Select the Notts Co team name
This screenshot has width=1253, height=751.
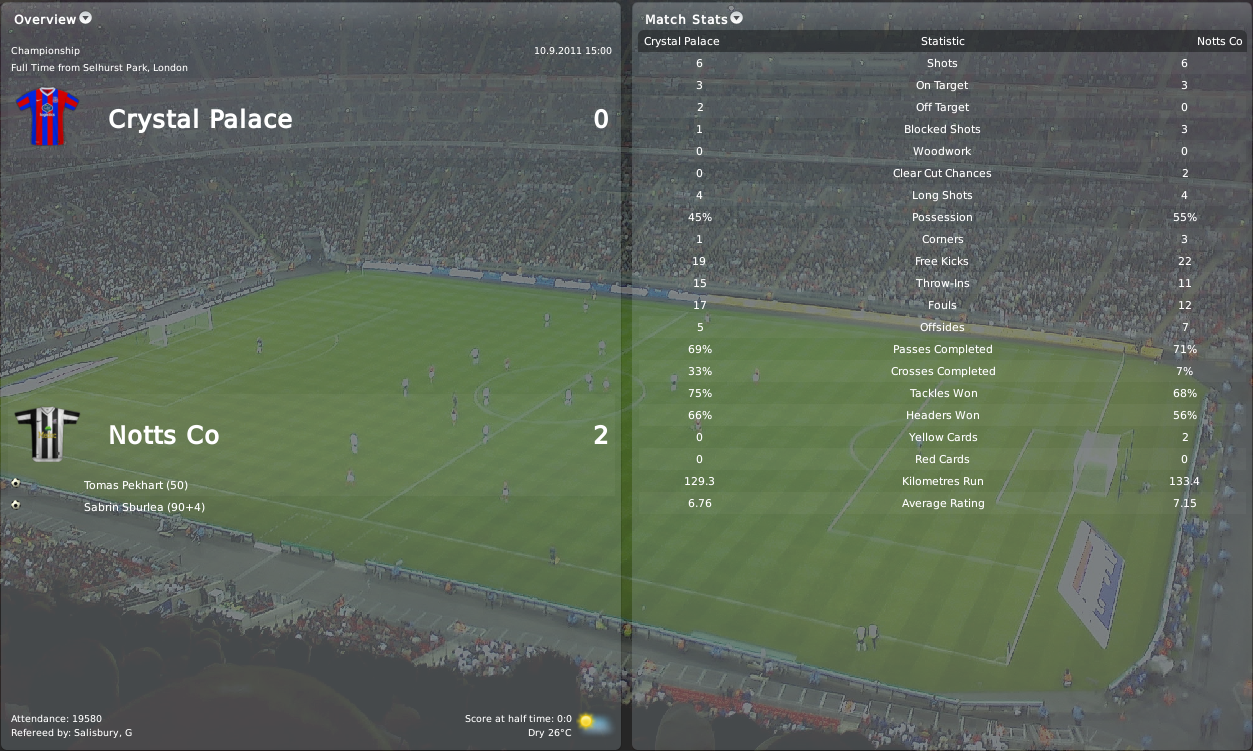click(x=163, y=435)
